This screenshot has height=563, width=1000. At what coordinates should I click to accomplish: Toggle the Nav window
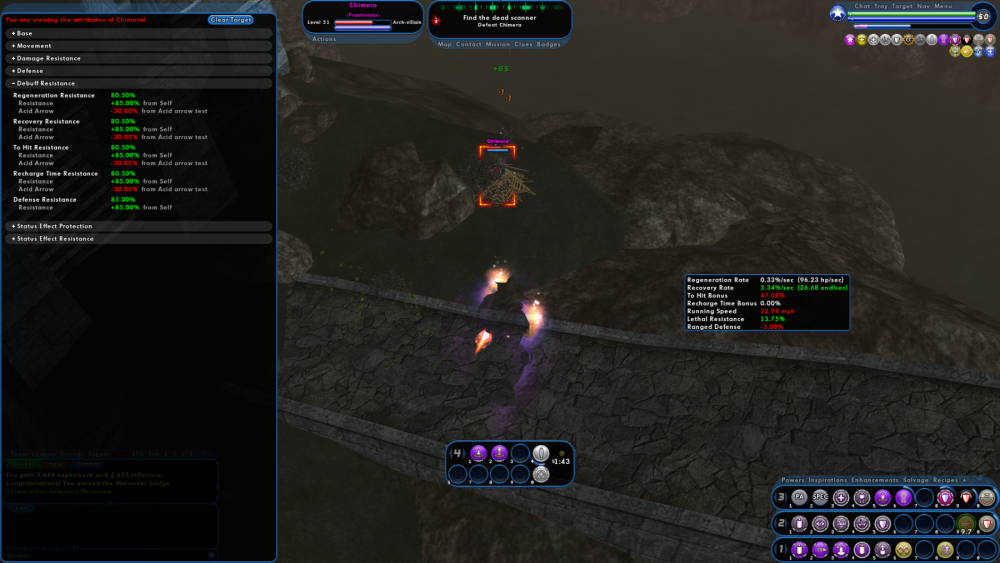(x=922, y=6)
